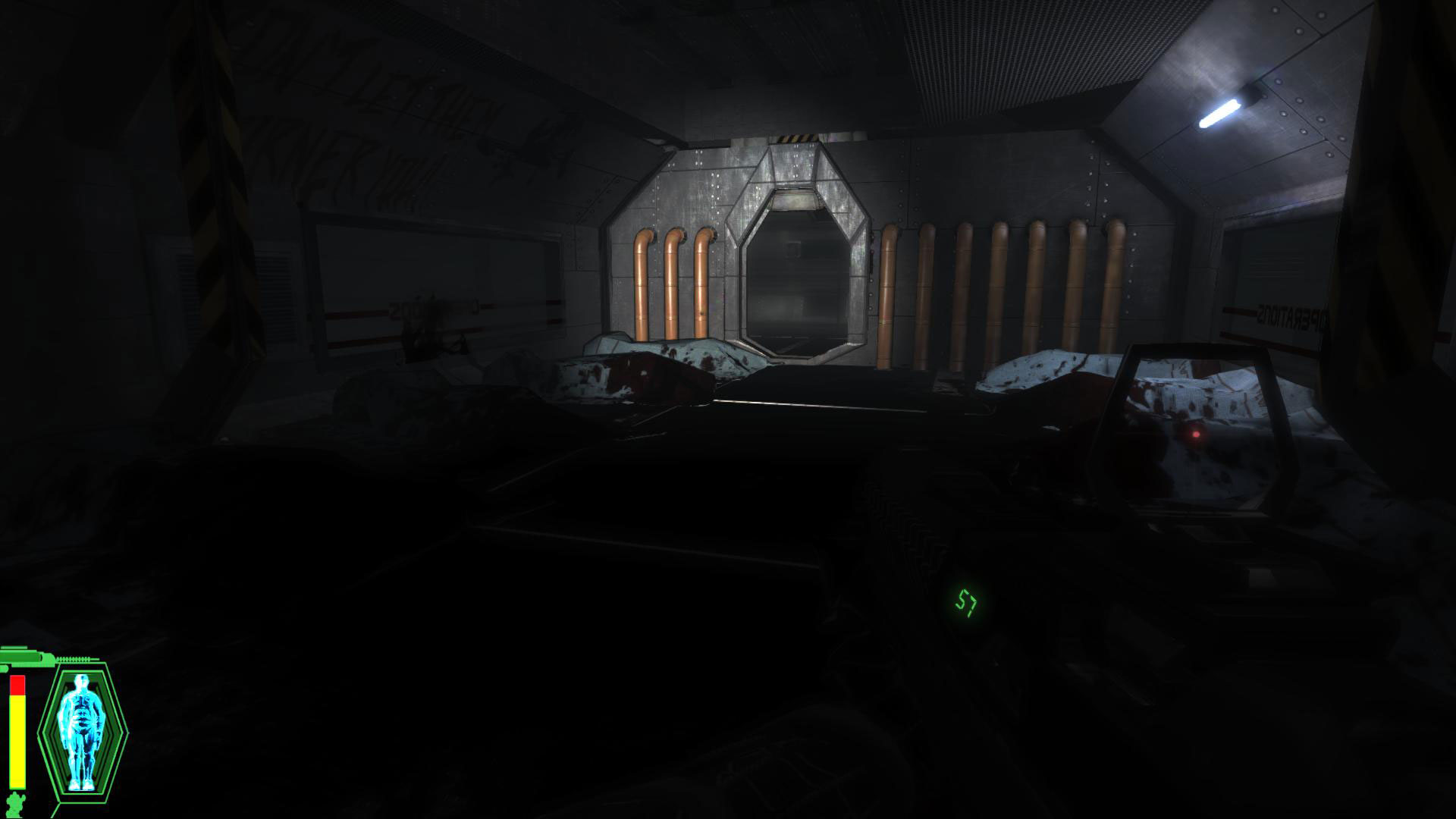Viewport: 1456px width, 819px height.
Task: Toggle the red segment atop the health bar
Action: click(17, 685)
